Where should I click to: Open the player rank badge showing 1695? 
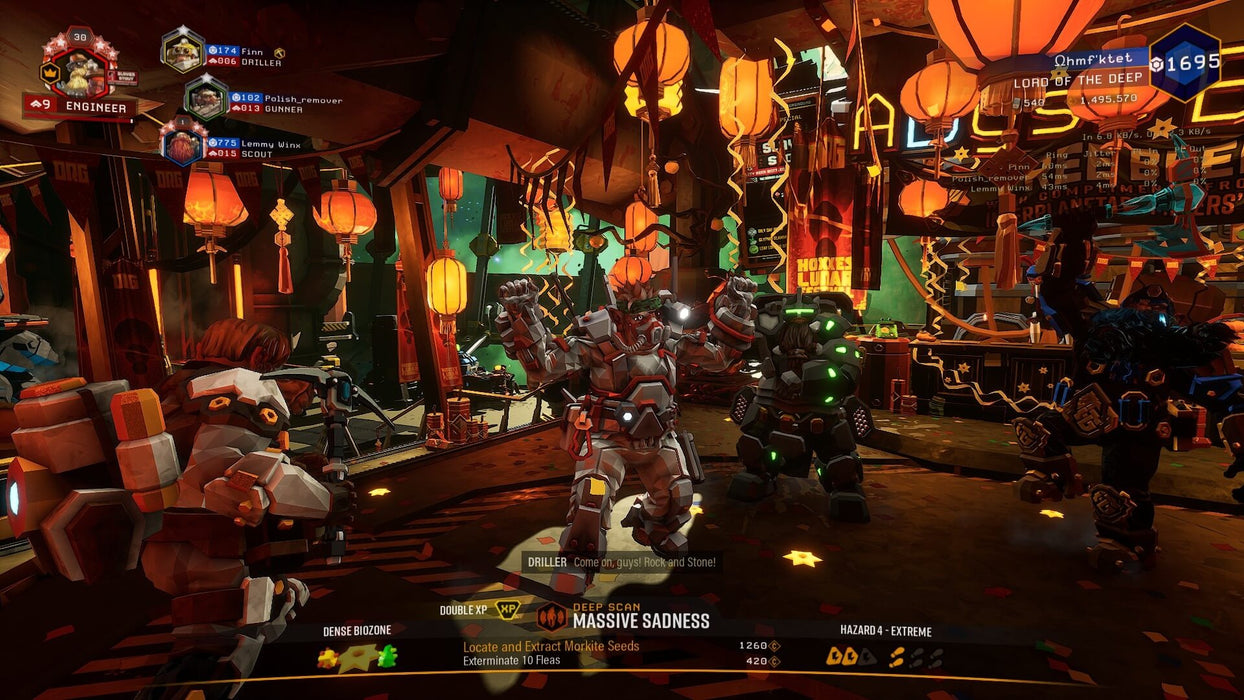pyautogui.click(x=1184, y=62)
